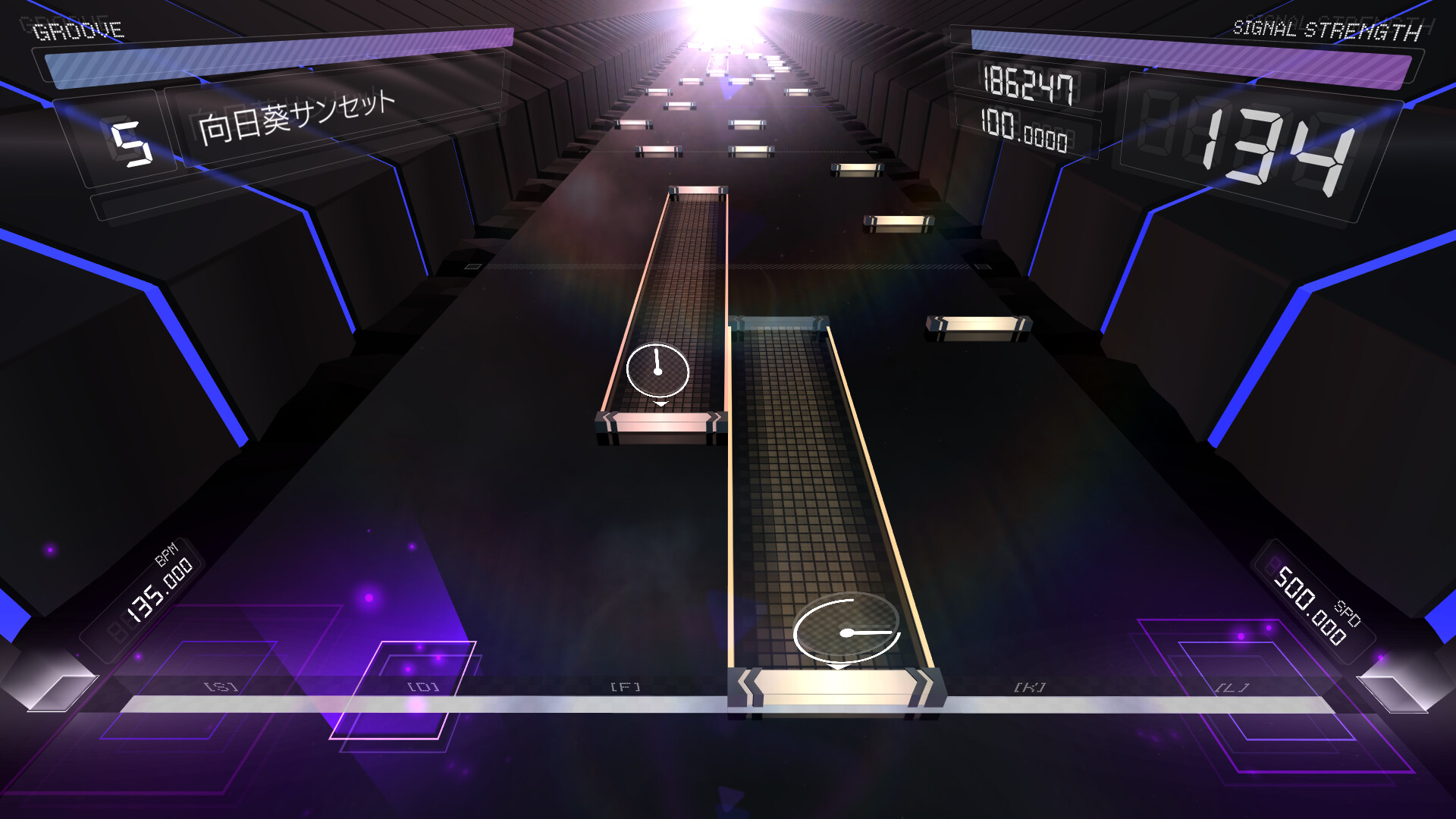Viewport: 1456px width, 819px height.
Task: Click the white arrow under the right hold clock
Action: pyautogui.click(x=836, y=668)
